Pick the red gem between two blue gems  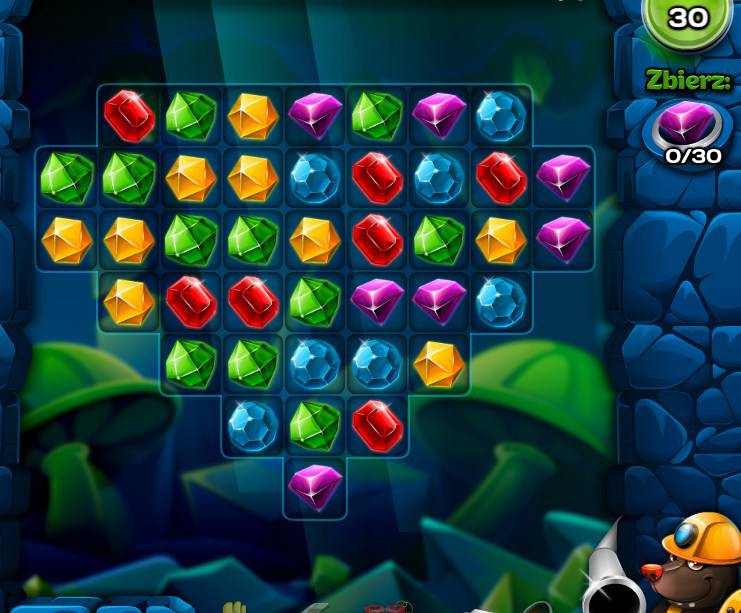376,178
